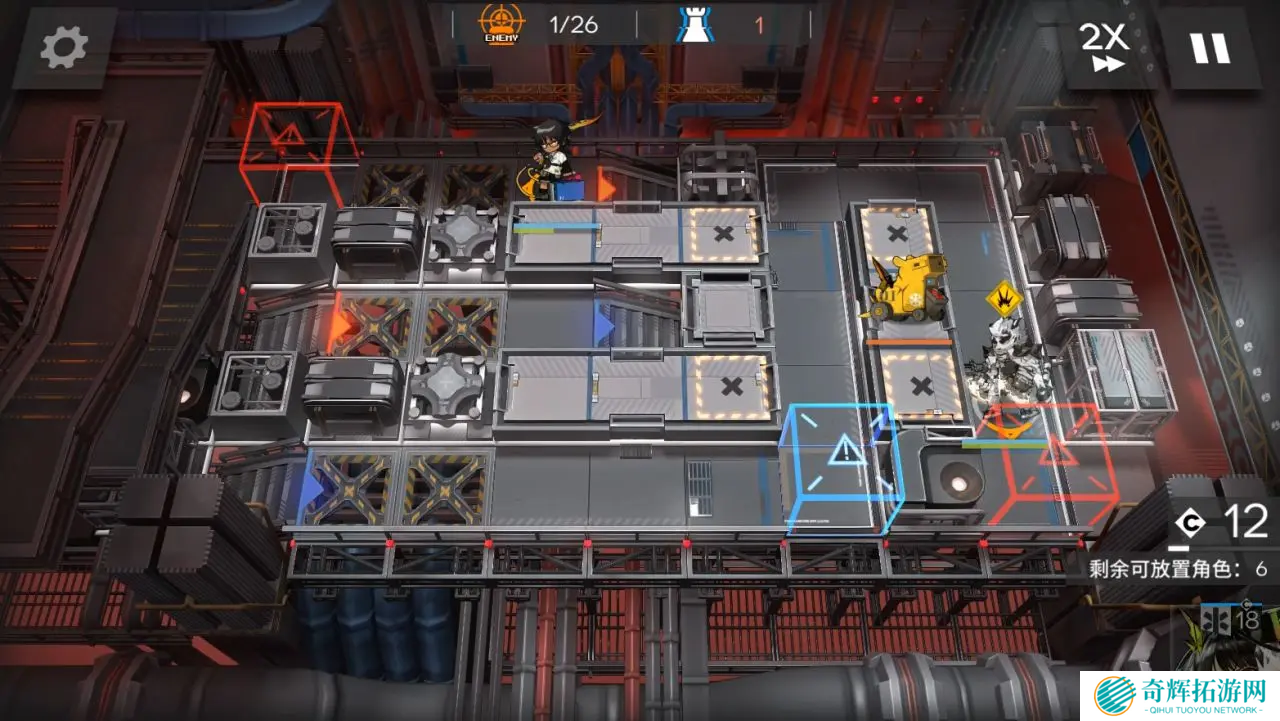
Task: Toggle the 2X battle speed
Action: tap(1104, 46)
